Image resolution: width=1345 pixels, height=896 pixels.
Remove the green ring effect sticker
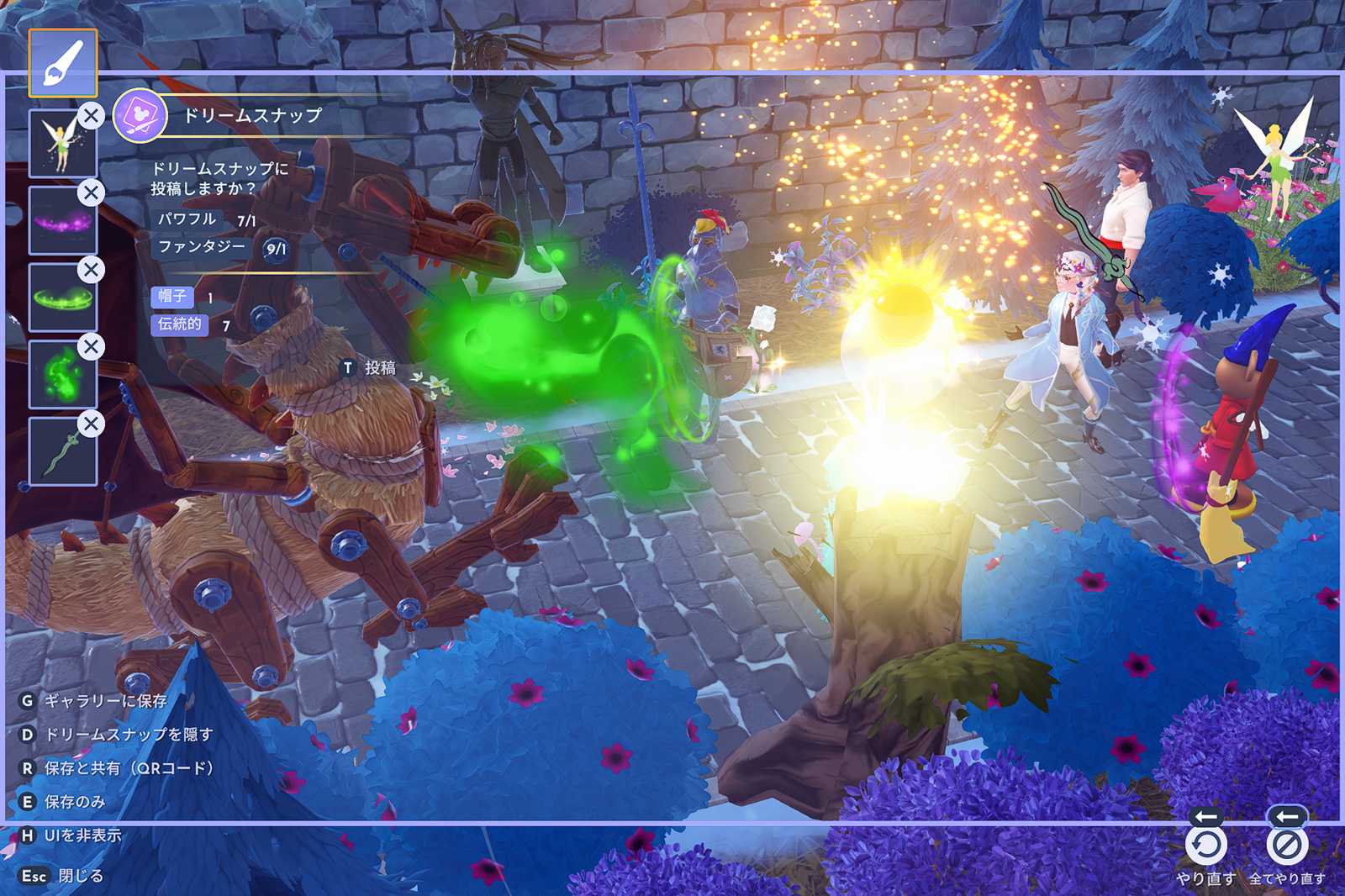point(91,270)
